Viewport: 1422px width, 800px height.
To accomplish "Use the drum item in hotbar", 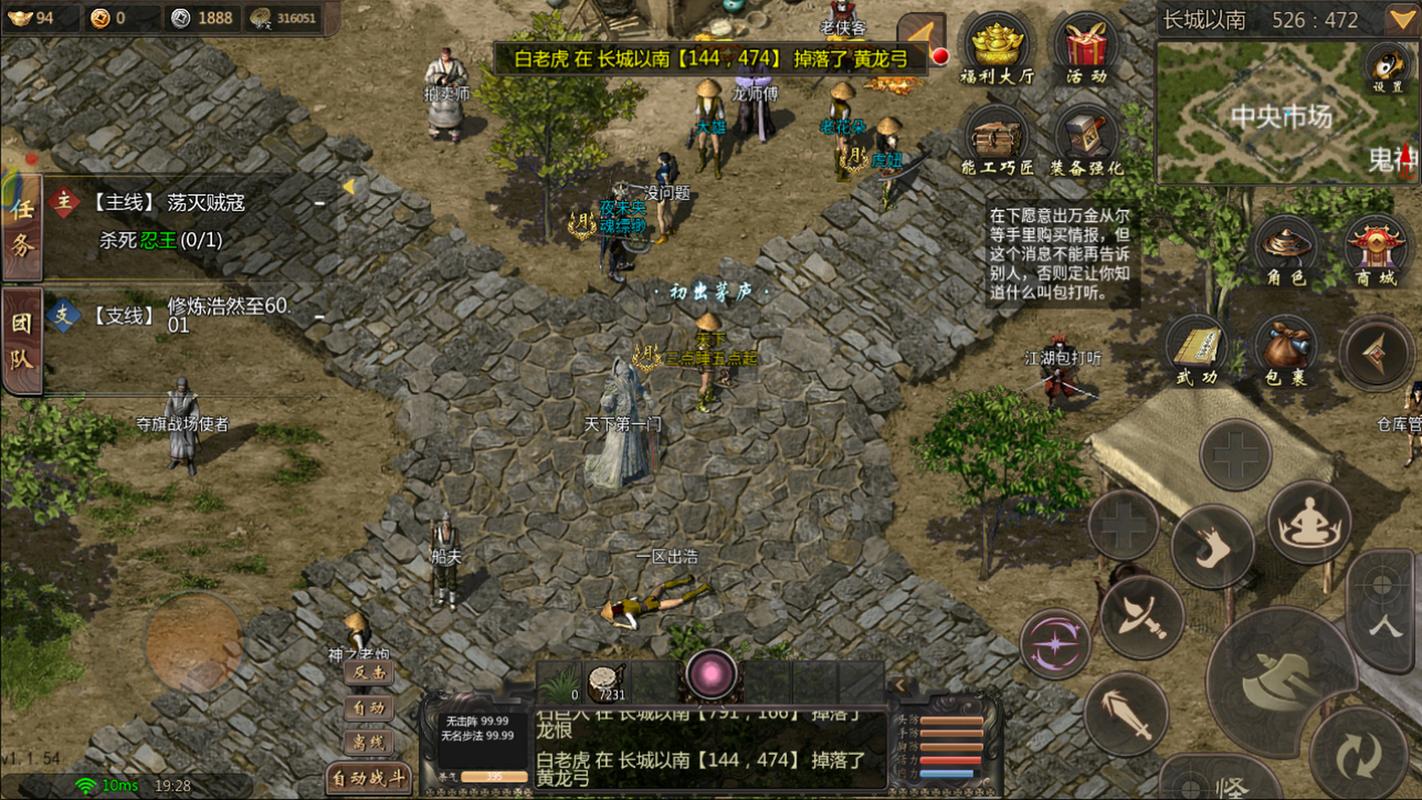I will point(605,681).
